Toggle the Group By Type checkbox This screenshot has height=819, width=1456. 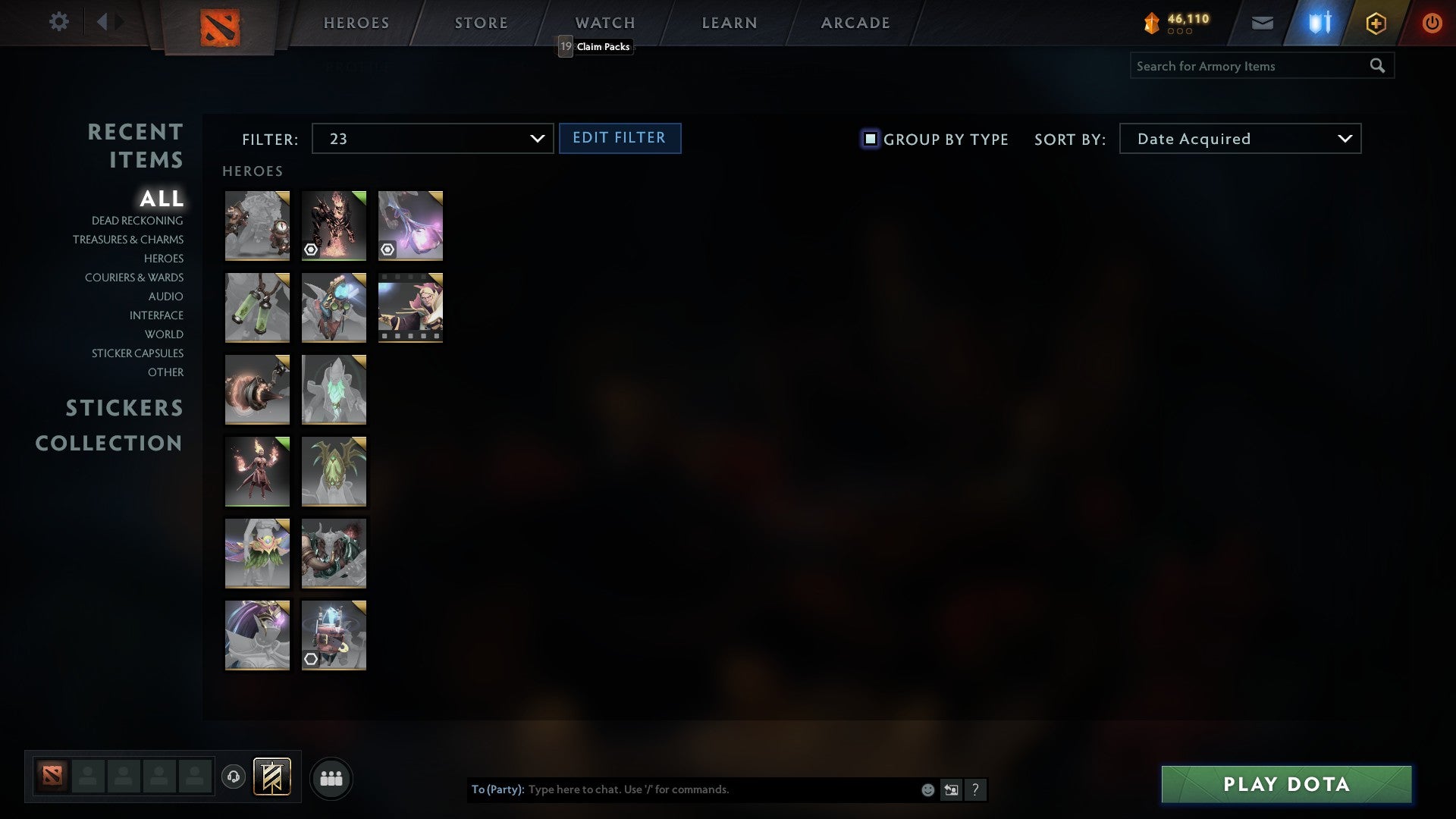coord(869,139)
